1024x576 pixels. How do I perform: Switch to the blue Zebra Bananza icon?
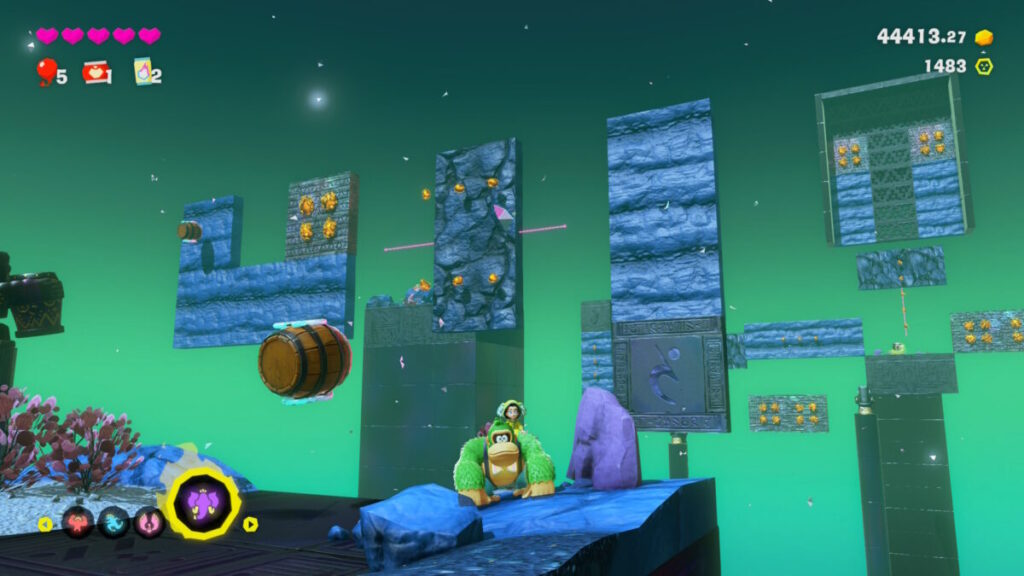click(113, 522)
